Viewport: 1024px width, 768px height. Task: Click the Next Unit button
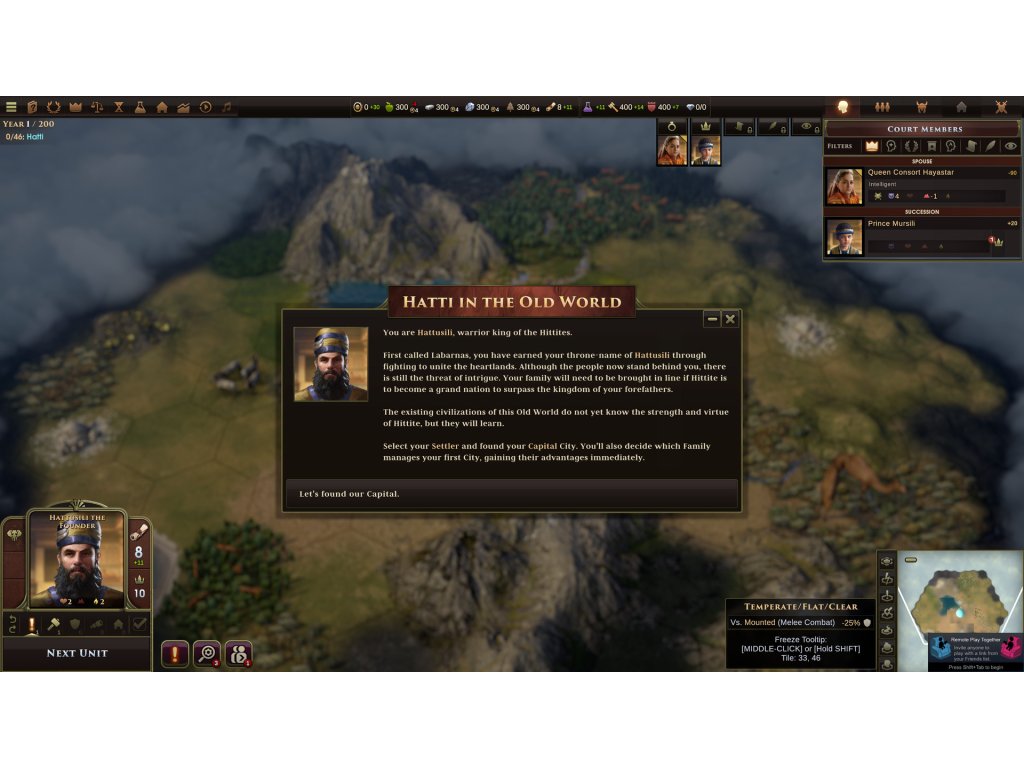click(77, 653)
